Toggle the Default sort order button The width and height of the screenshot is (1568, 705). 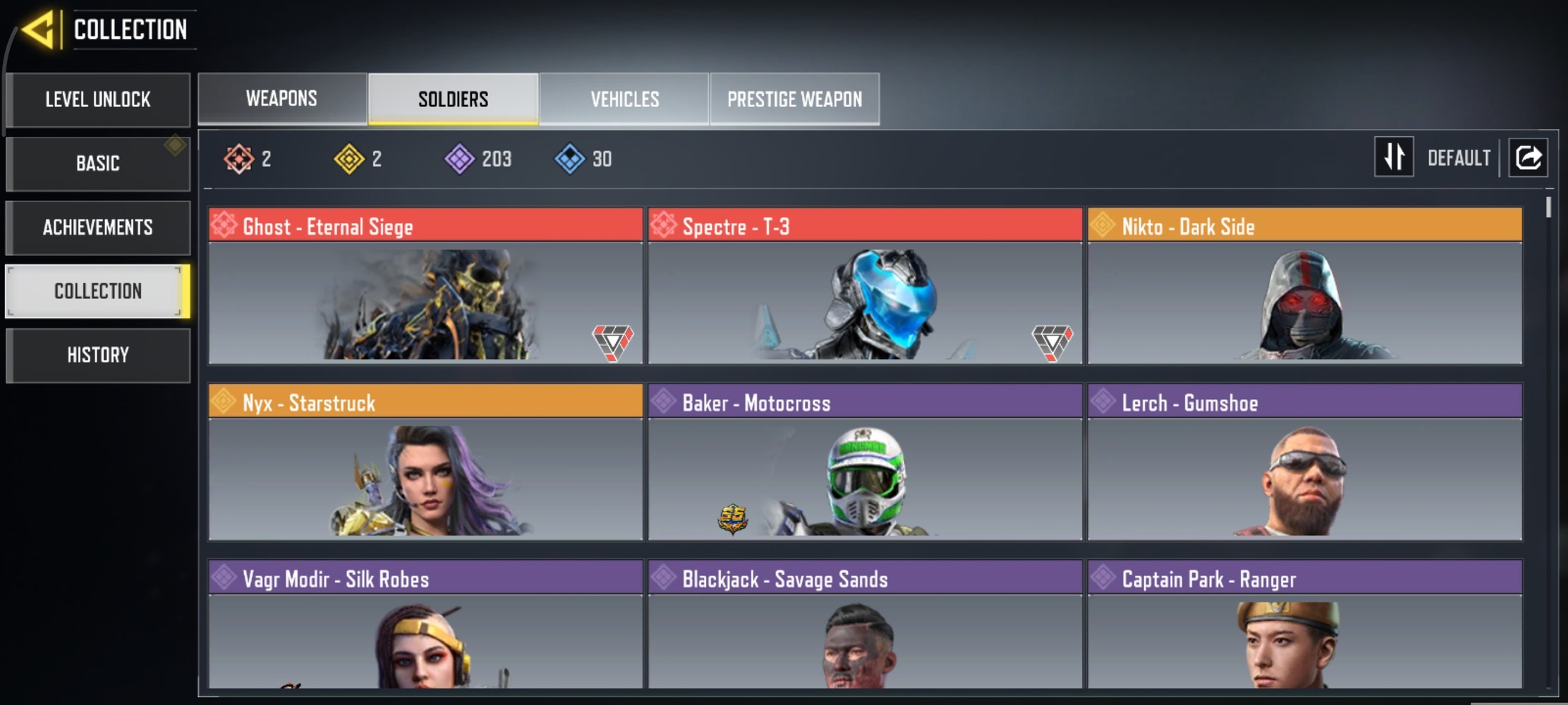coord(1394,157)
